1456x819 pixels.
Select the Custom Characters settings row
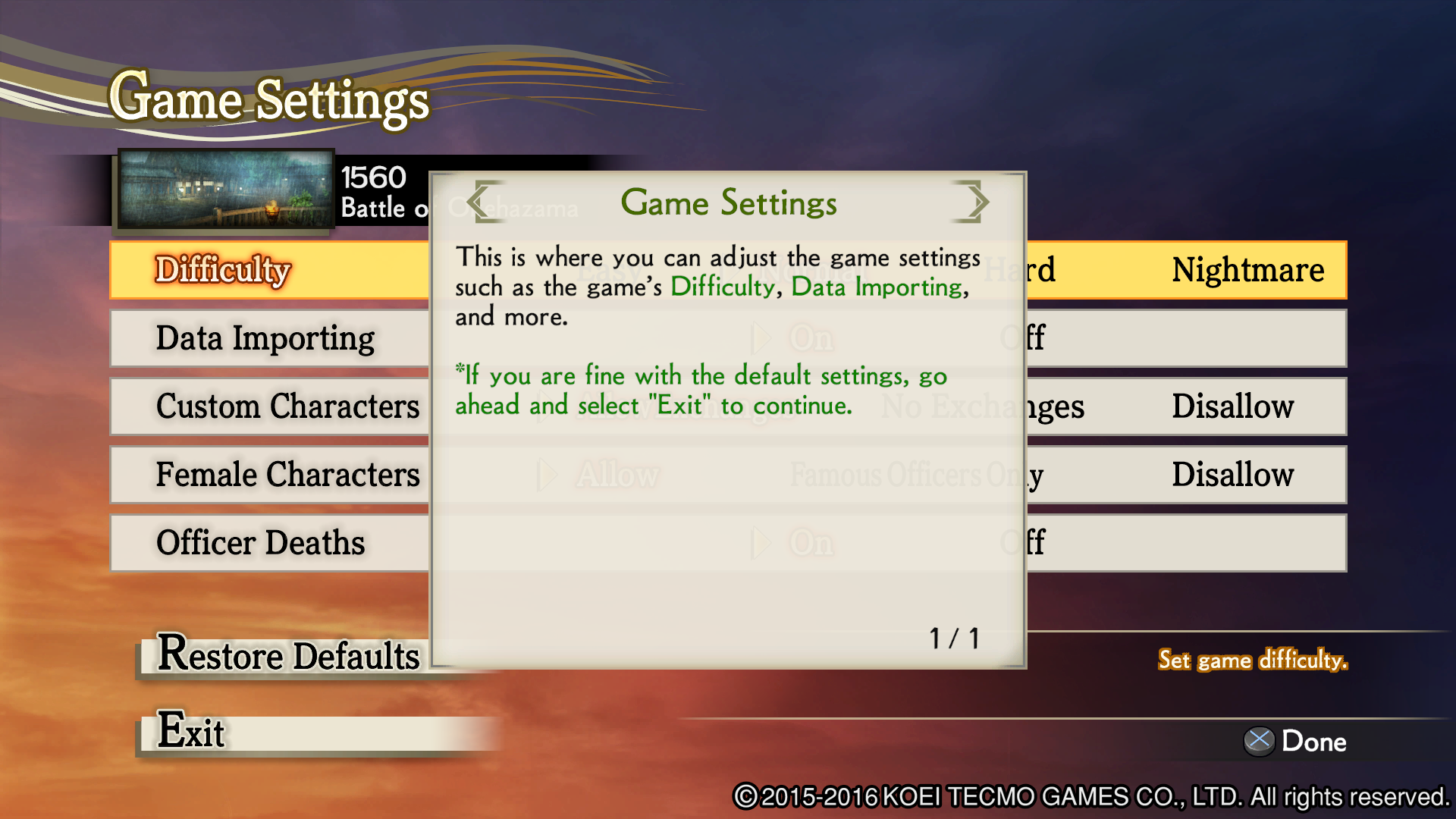(287, 406)
